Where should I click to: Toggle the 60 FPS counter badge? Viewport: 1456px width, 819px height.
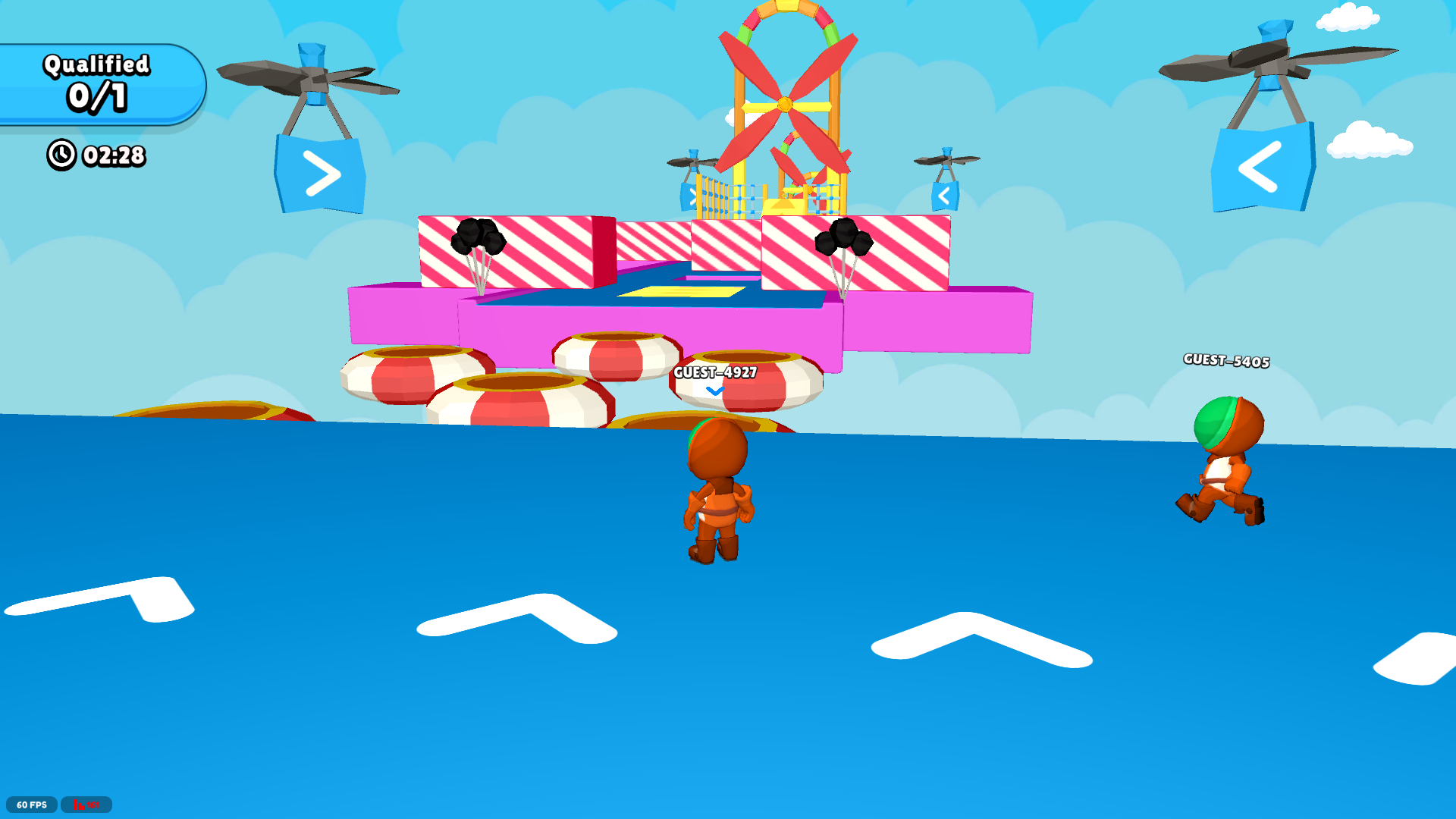tap(32, 804)
